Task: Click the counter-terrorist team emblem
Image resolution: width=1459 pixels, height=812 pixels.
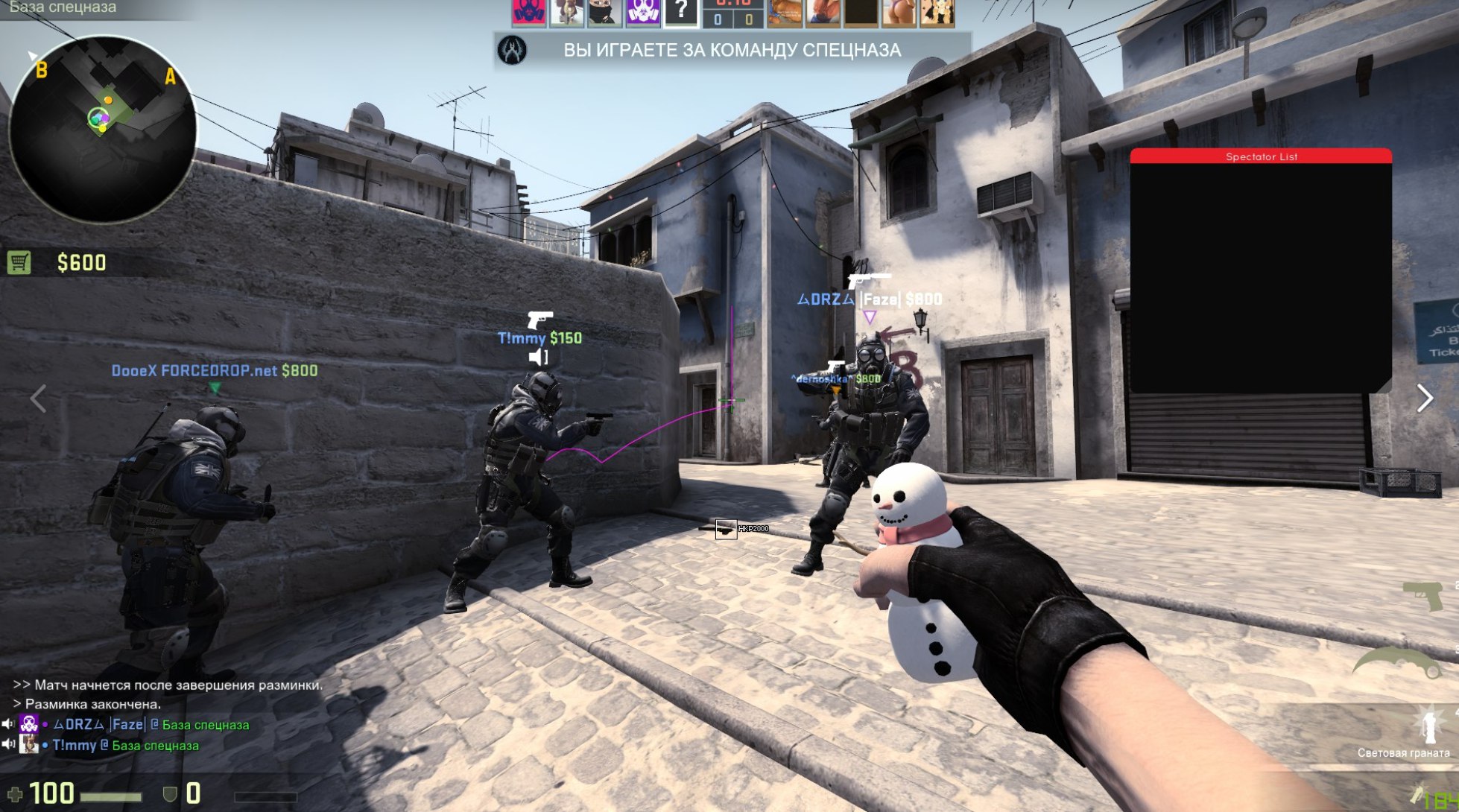Action: 512,51
